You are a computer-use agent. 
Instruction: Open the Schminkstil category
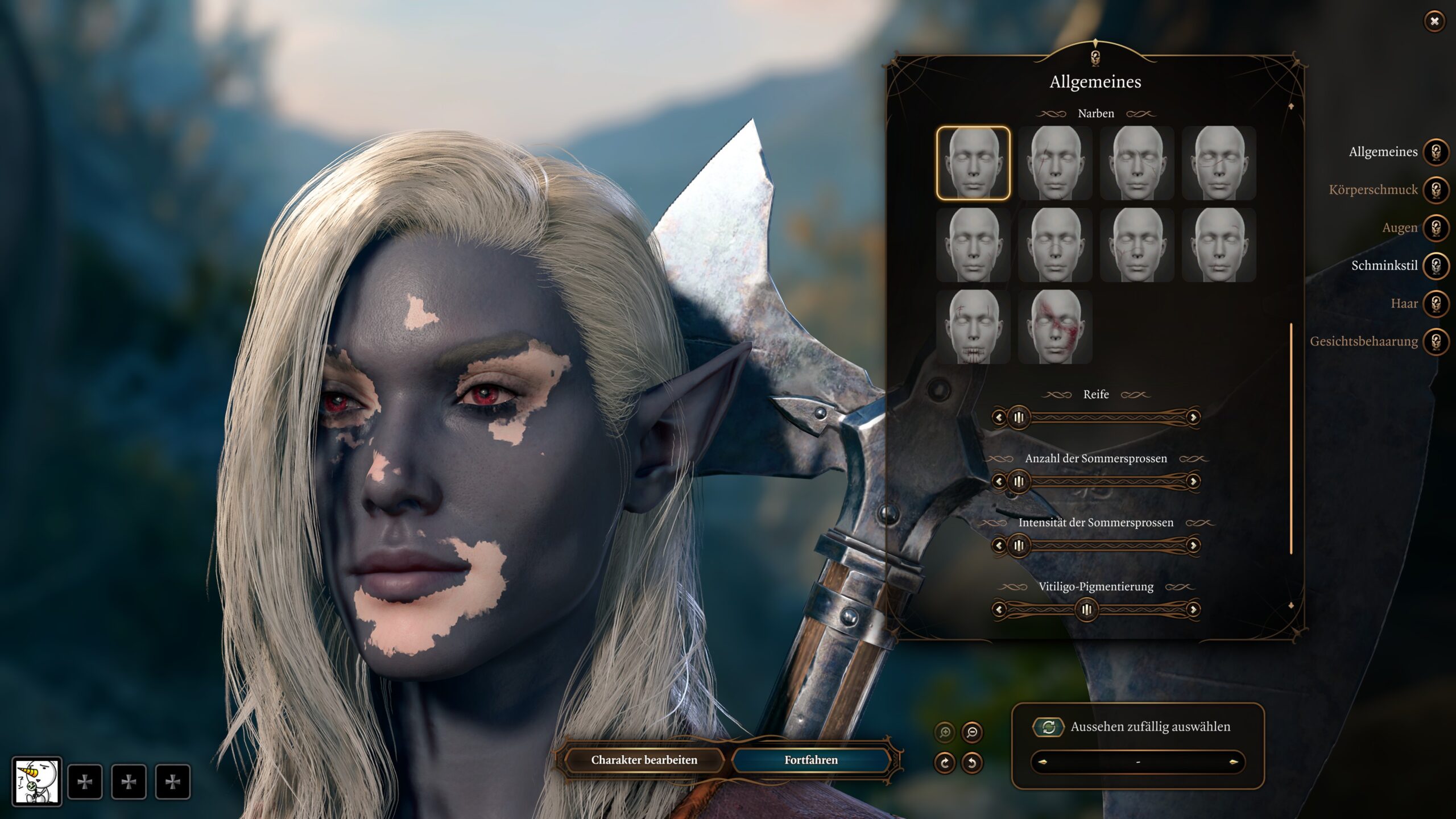[x=1436, y=266]
